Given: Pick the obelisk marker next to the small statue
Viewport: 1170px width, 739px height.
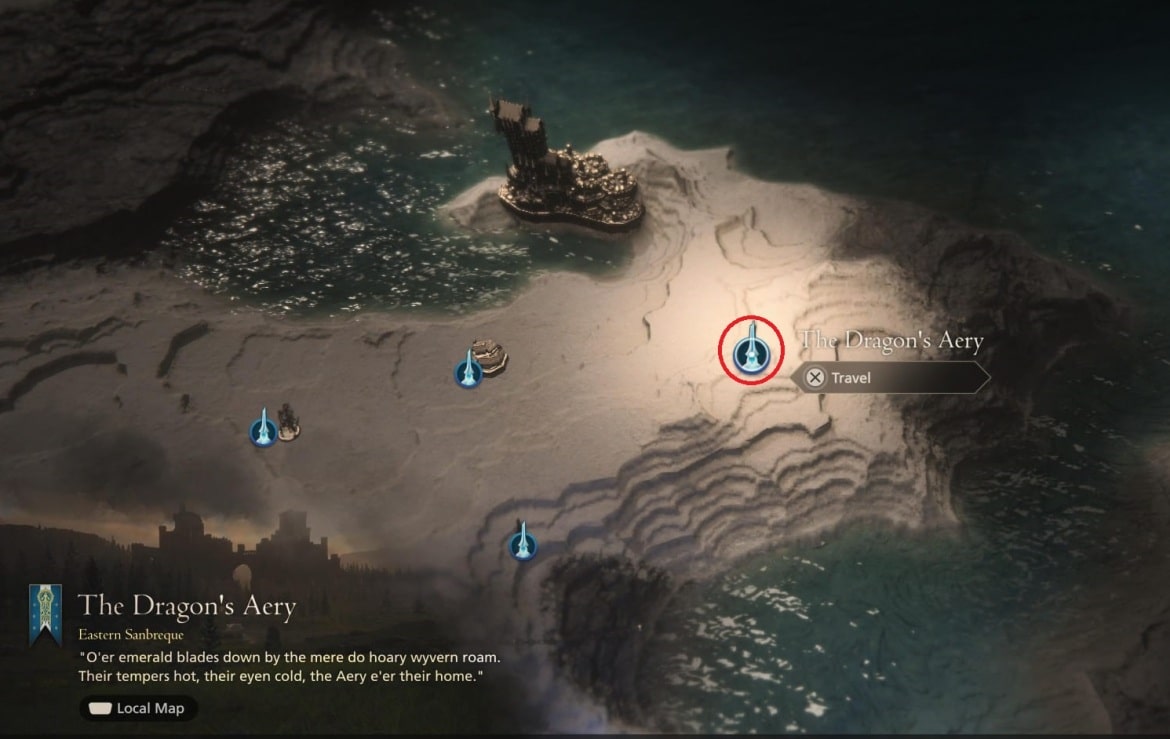Looking at the screenshot, I should pos(262,429).
